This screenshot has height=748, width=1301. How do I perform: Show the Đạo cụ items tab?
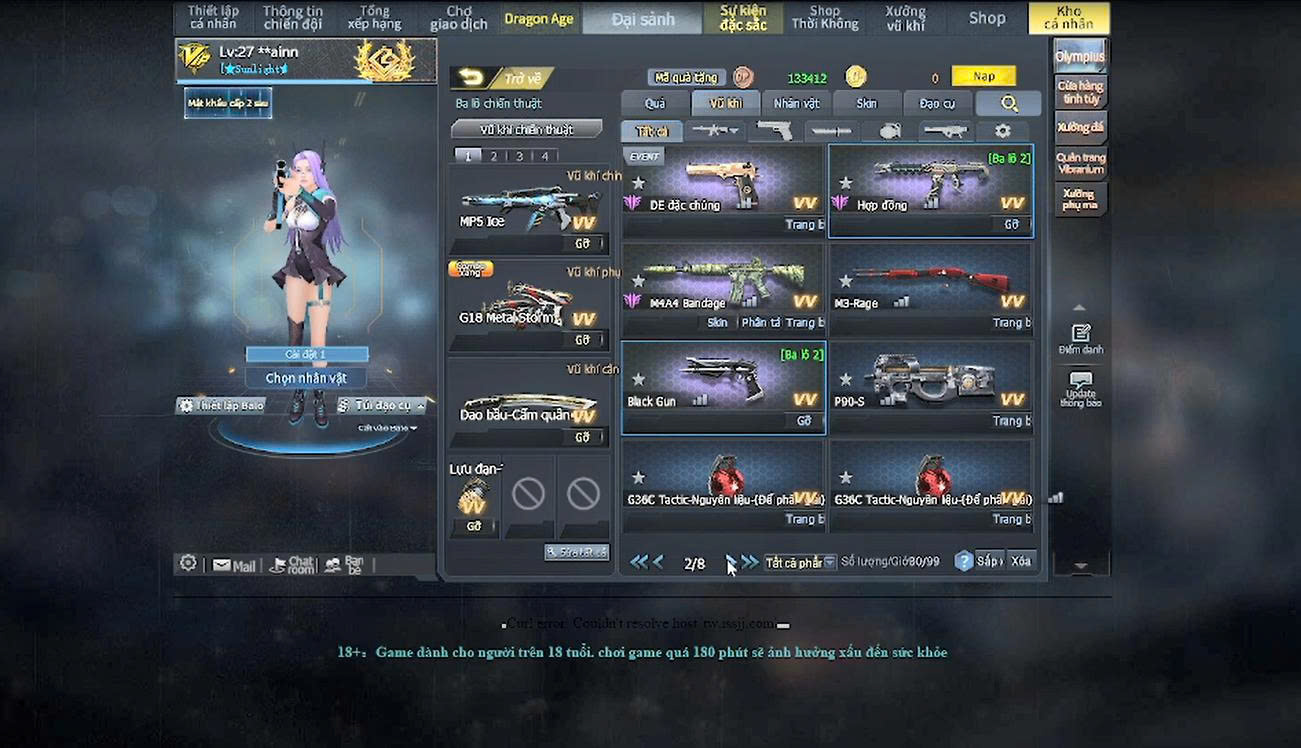(937, 103)
